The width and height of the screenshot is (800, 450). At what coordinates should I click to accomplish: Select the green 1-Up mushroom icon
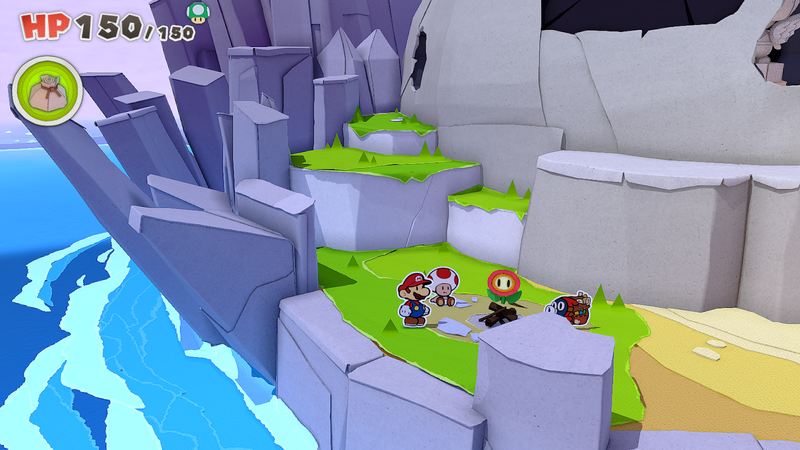198,12
